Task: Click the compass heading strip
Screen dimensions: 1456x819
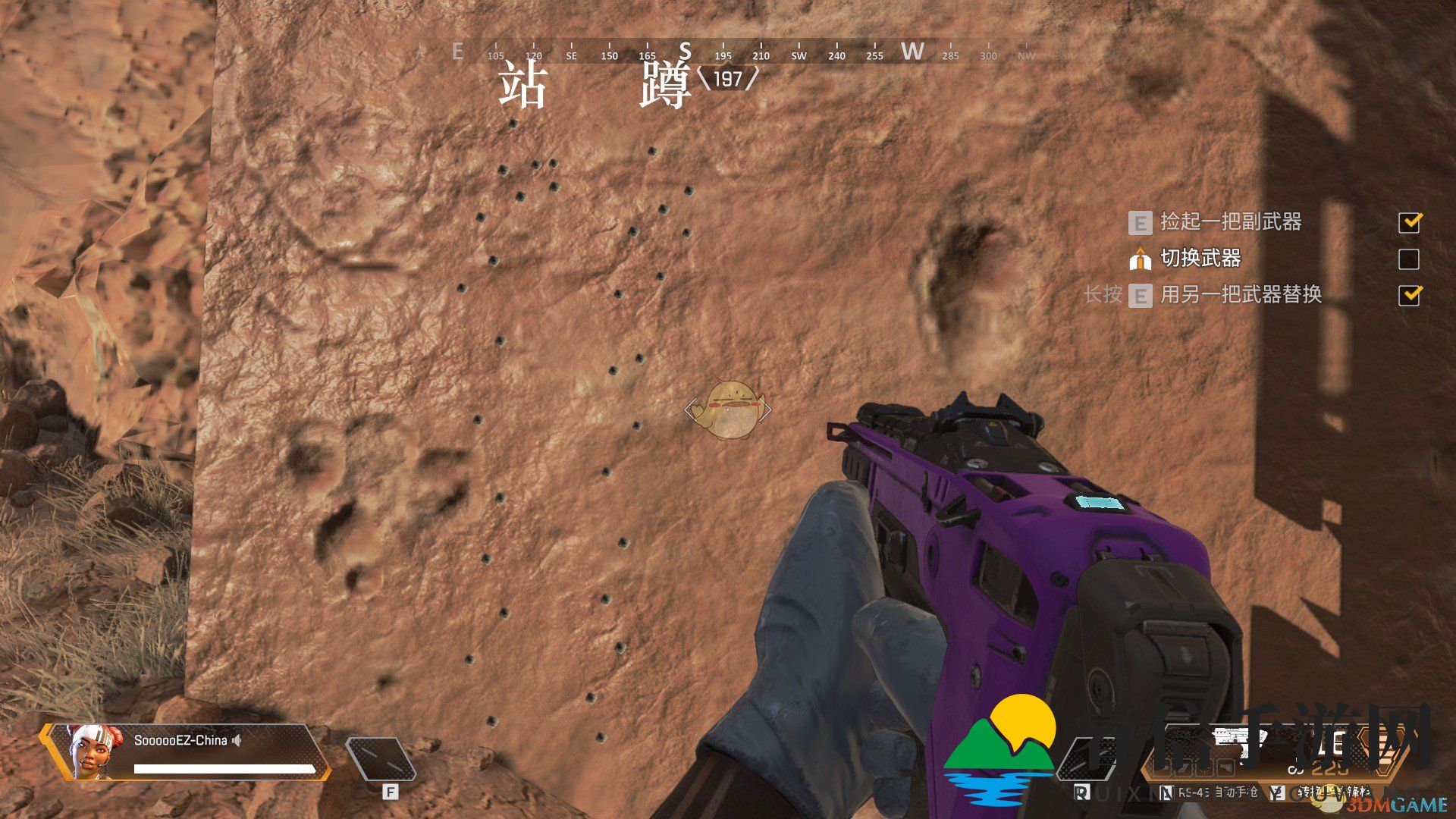Action: click(x=724, y=52)
